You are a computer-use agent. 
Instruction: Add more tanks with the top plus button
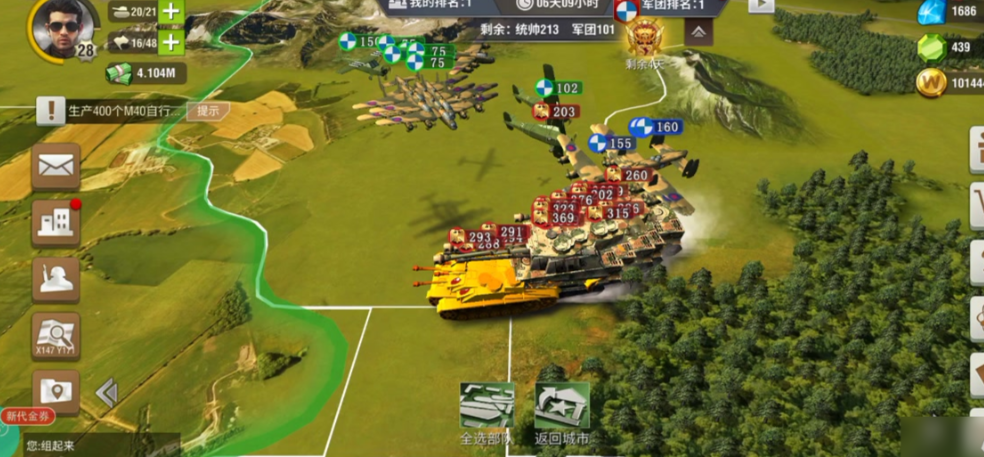click(171, 12)
